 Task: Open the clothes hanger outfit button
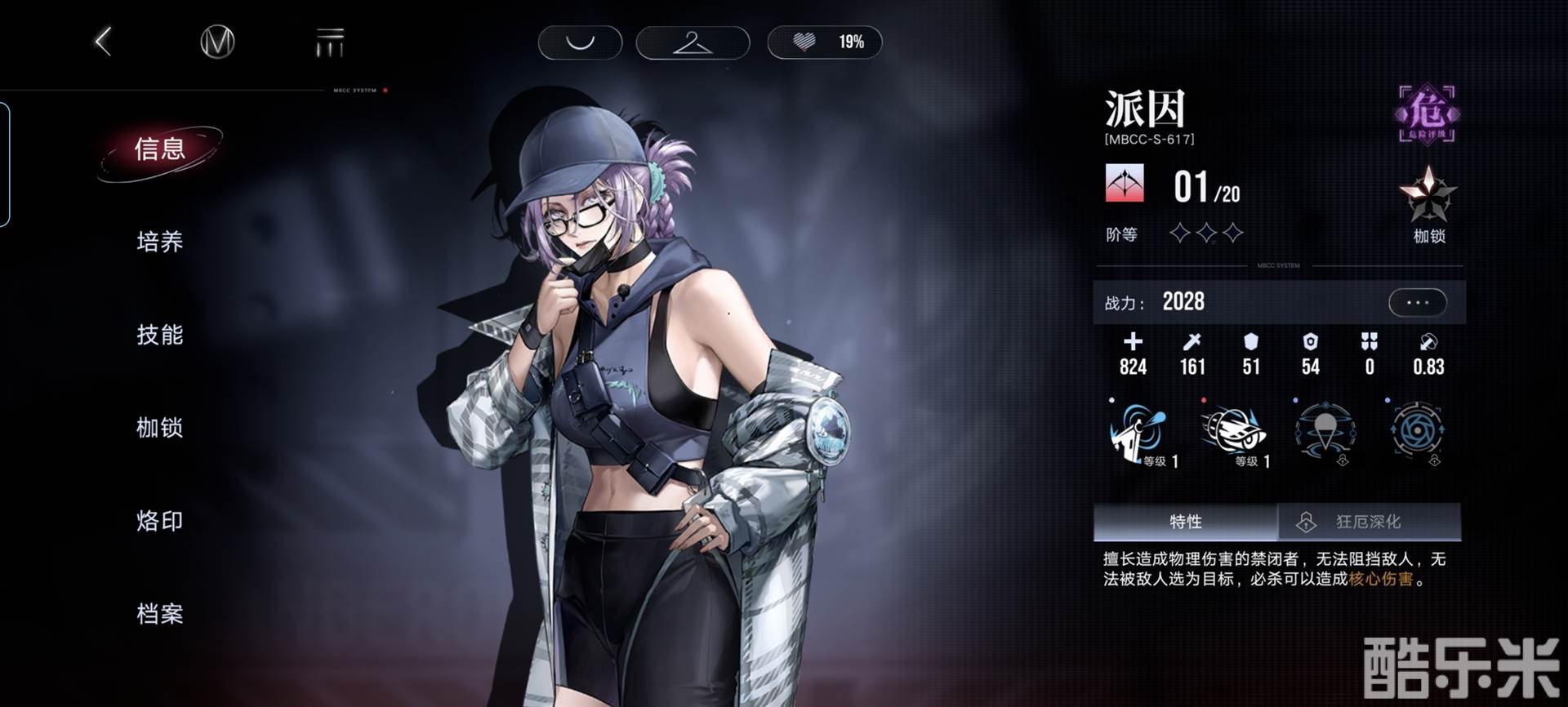[693, 42]
